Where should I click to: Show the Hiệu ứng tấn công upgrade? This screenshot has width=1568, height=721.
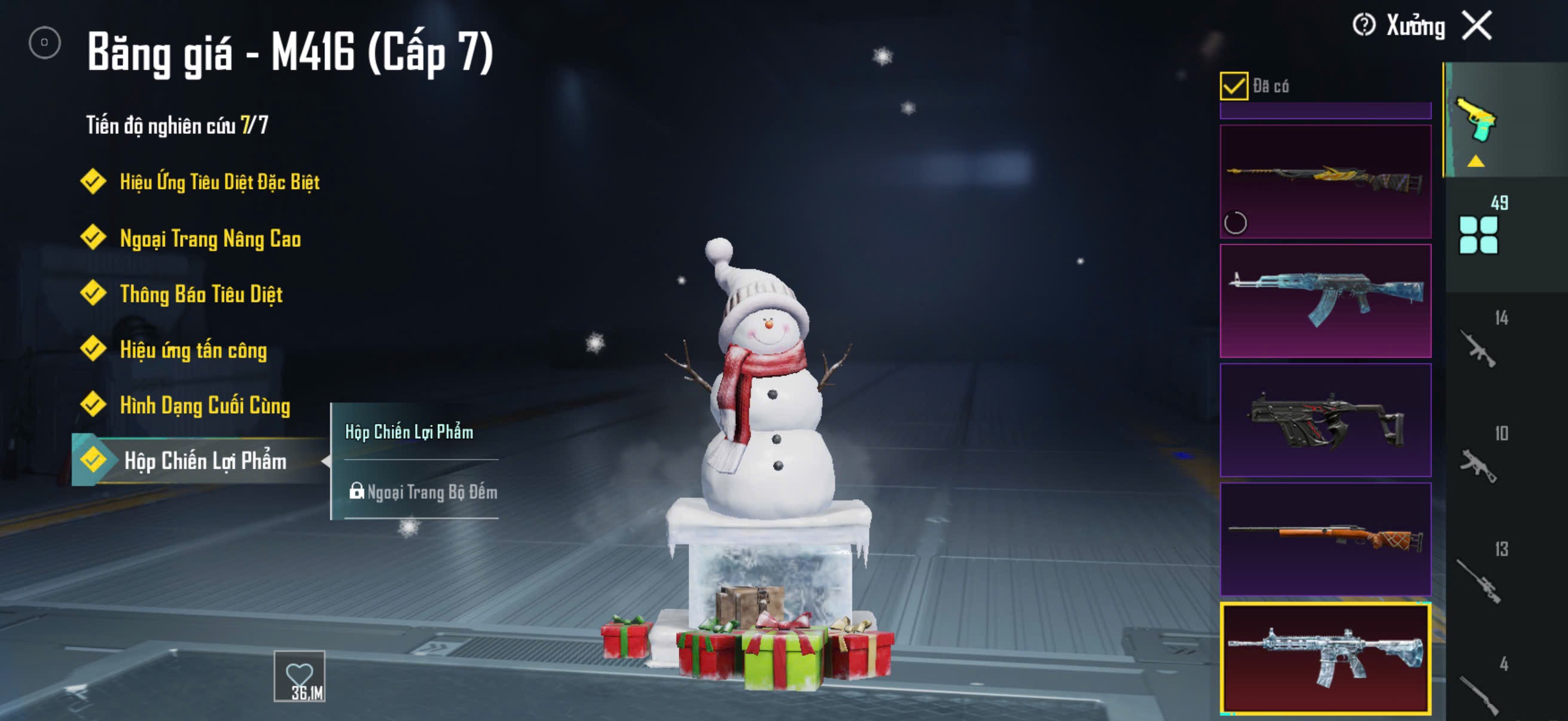click(x=193, y=350)
